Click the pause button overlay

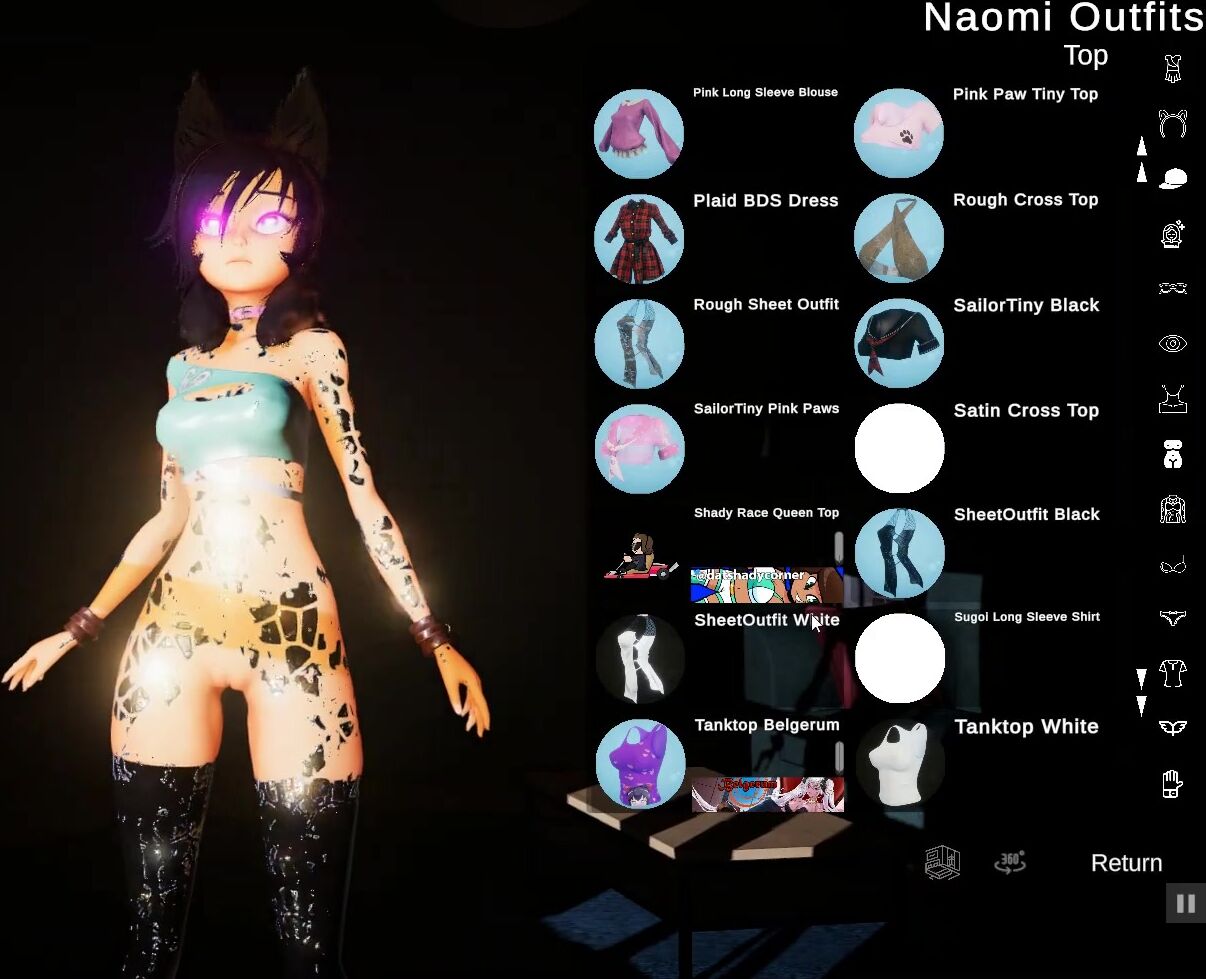pos(1186,904)
